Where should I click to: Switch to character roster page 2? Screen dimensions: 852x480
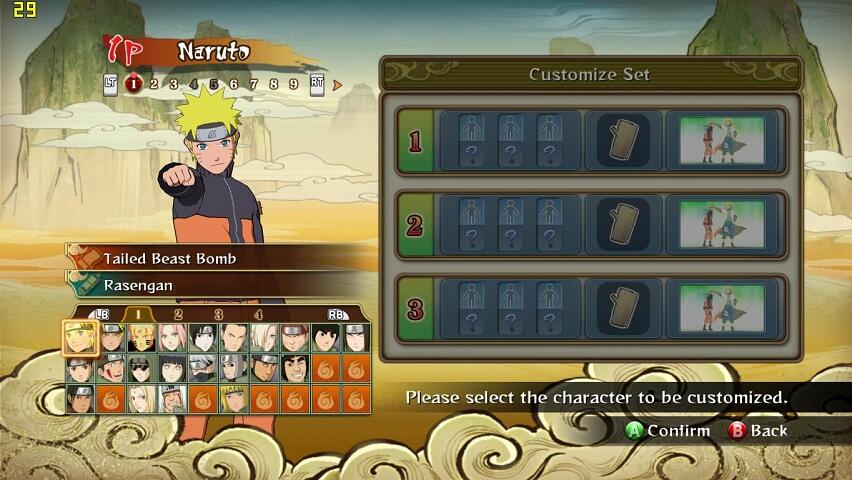click(178, 314)
